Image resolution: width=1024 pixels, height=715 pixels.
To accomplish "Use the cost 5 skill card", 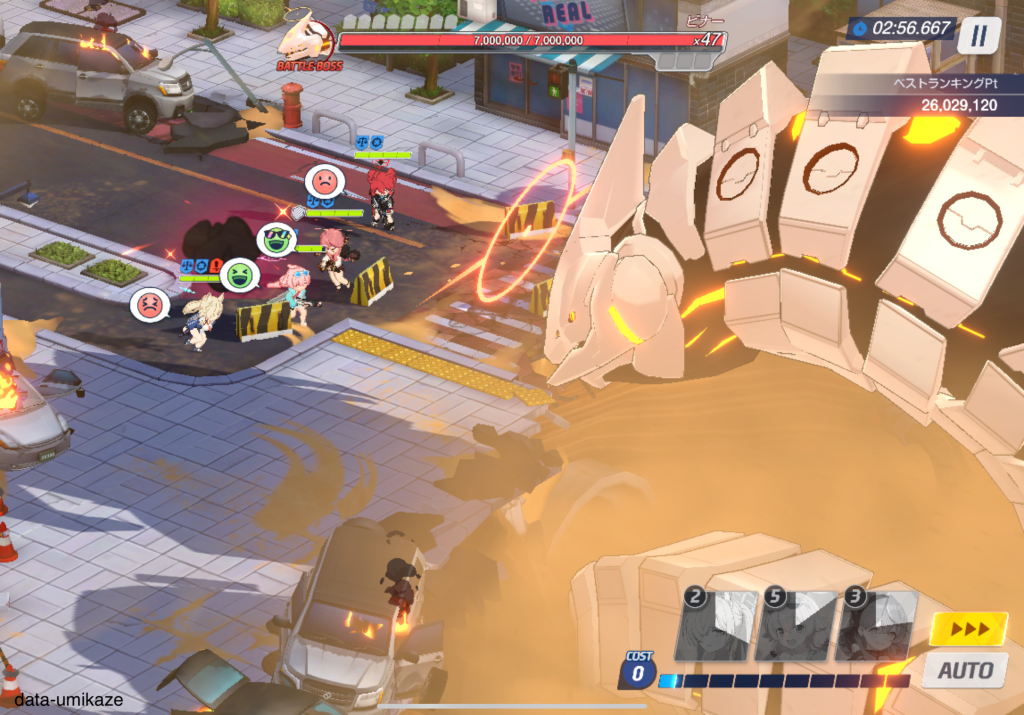I will point(795,626).
